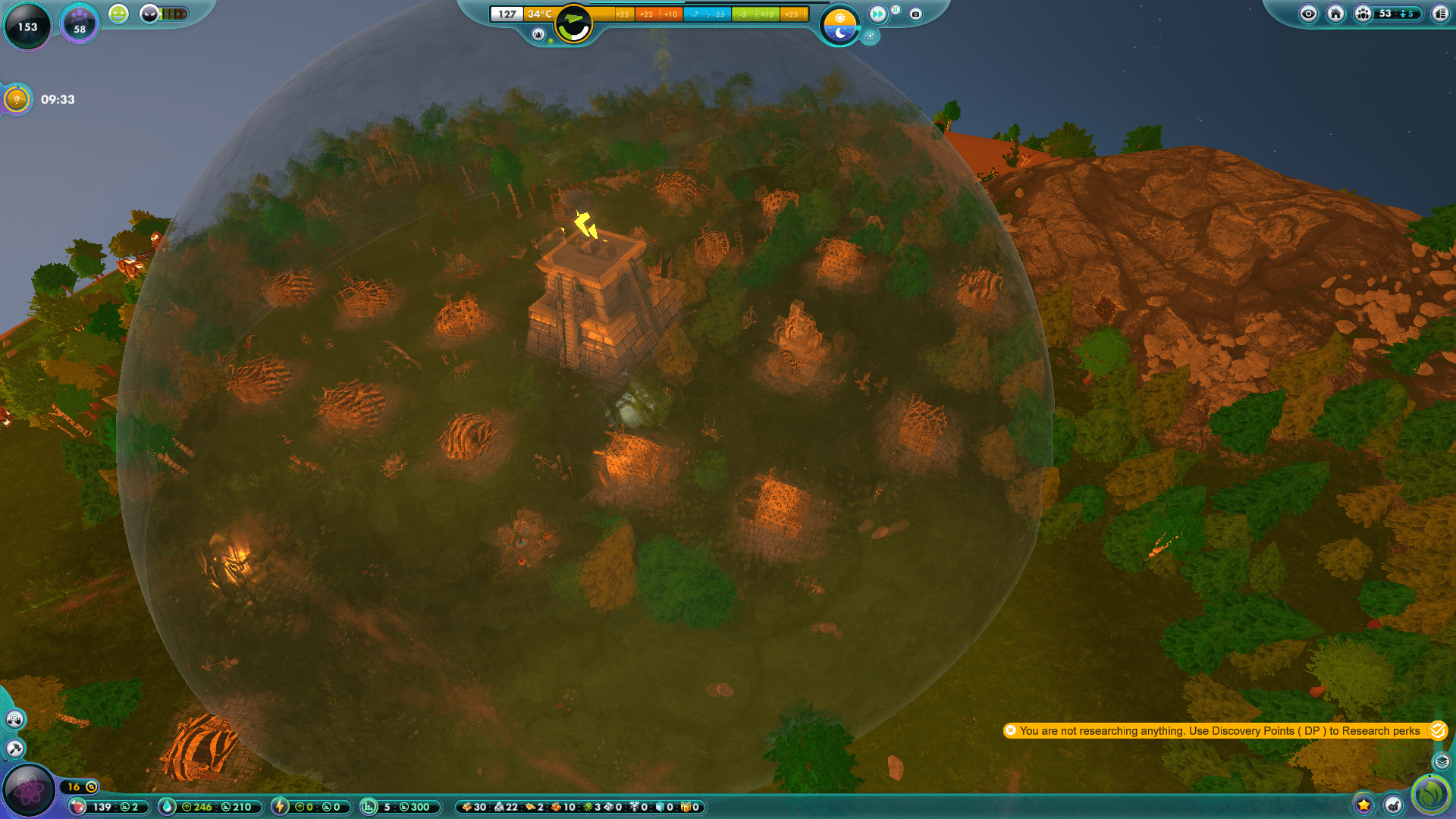Click the water droplet resource icon
The image size is (1456, 819).
click(168, 807)
